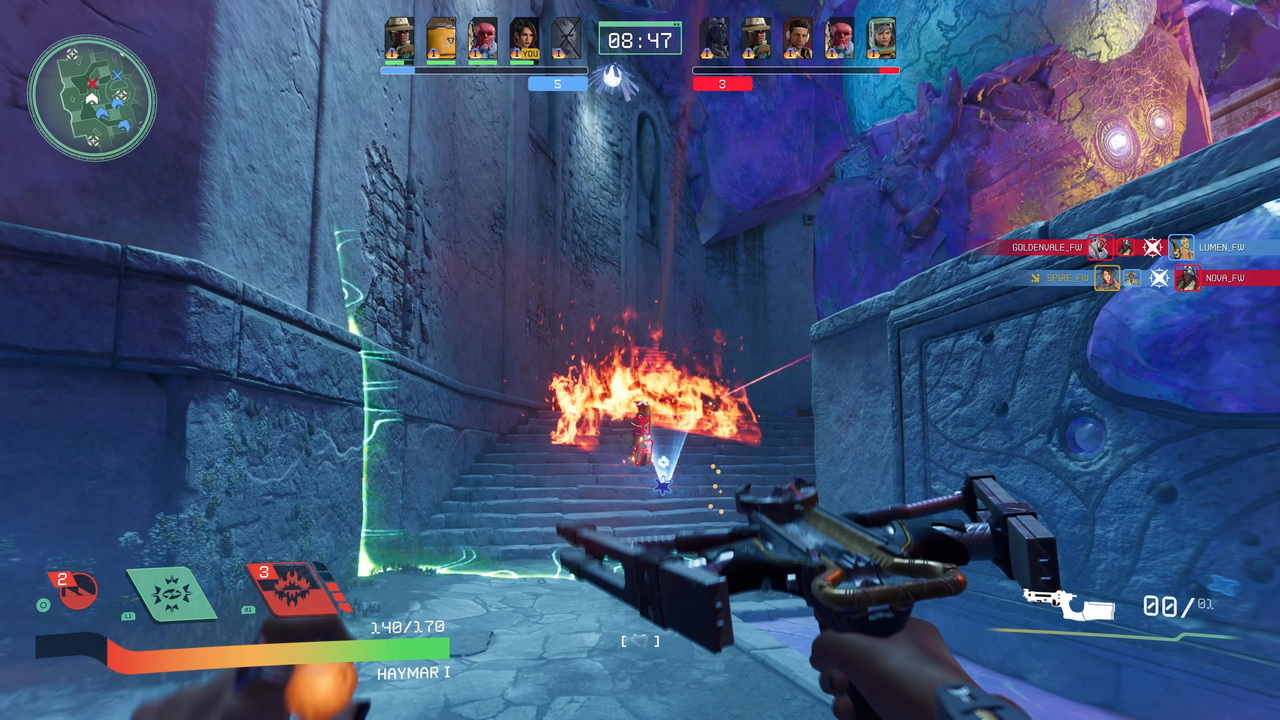Screen dimensions: 1280x720
Task: Select the enemy in the green helmet
Action: pyautogui.click(x=881, y=39)
